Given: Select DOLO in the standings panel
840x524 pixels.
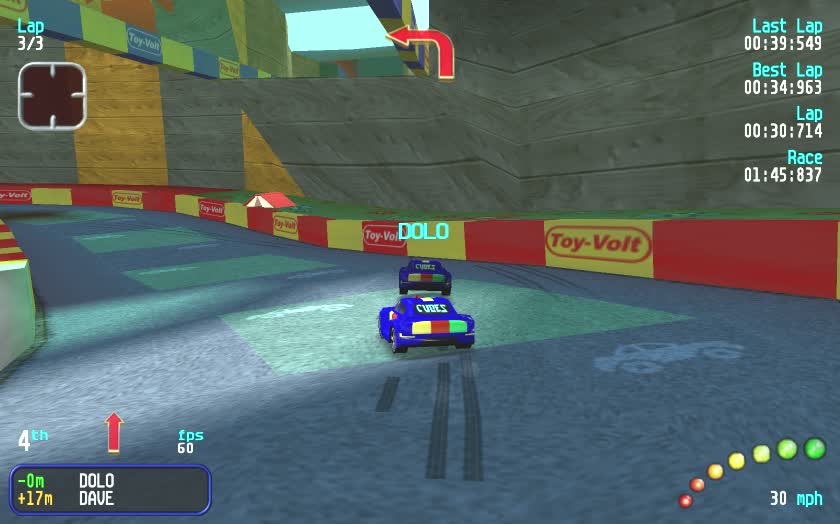Looking at the screenshot, I should click(x=96, y=481).
